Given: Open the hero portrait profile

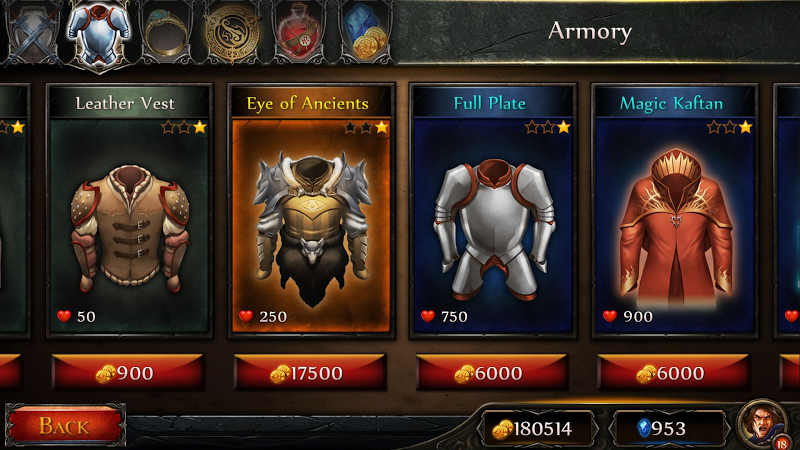Looking at the screenshot, I should pos(763,427).
